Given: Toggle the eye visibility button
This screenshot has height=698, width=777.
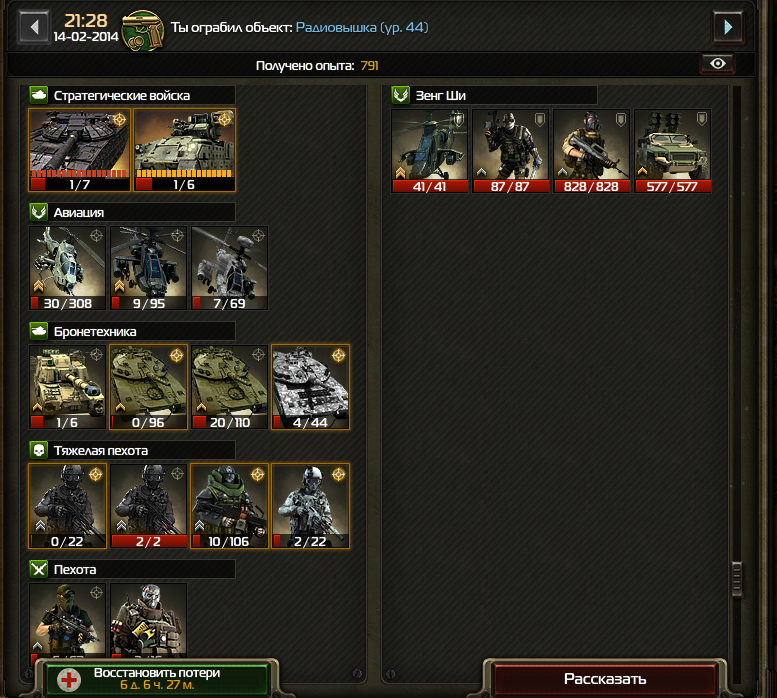Looking at the screenshot, I should click(x=717, y=64).
